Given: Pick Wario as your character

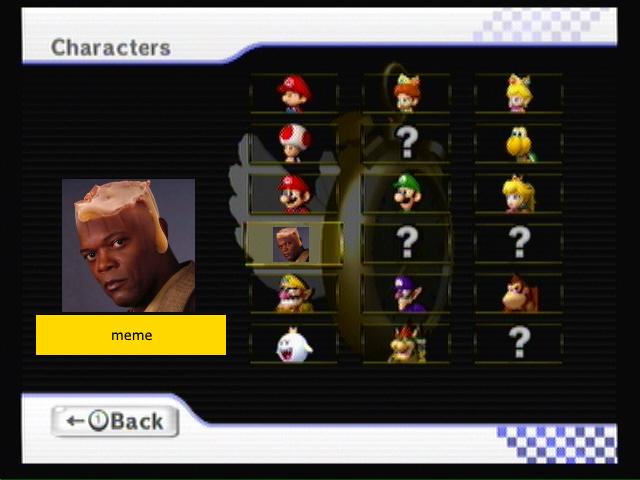Looking at the screenshot, I should click(294, 294).
